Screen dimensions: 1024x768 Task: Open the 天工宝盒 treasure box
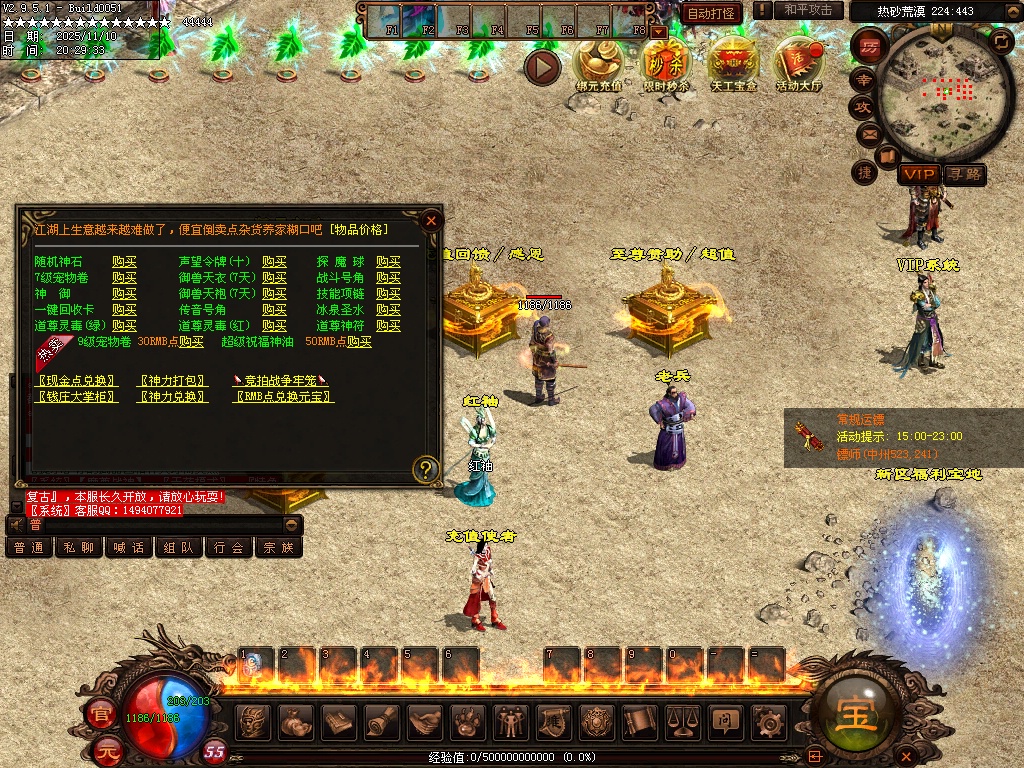[733, 65]
